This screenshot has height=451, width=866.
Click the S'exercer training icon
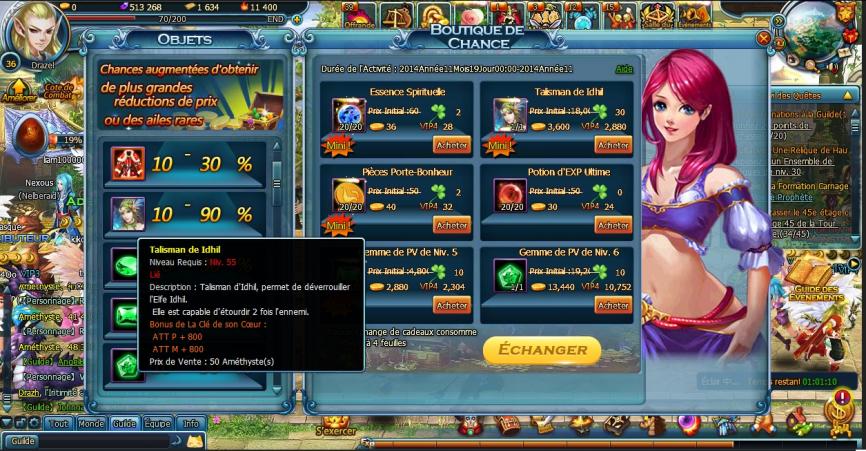[336, 422]
